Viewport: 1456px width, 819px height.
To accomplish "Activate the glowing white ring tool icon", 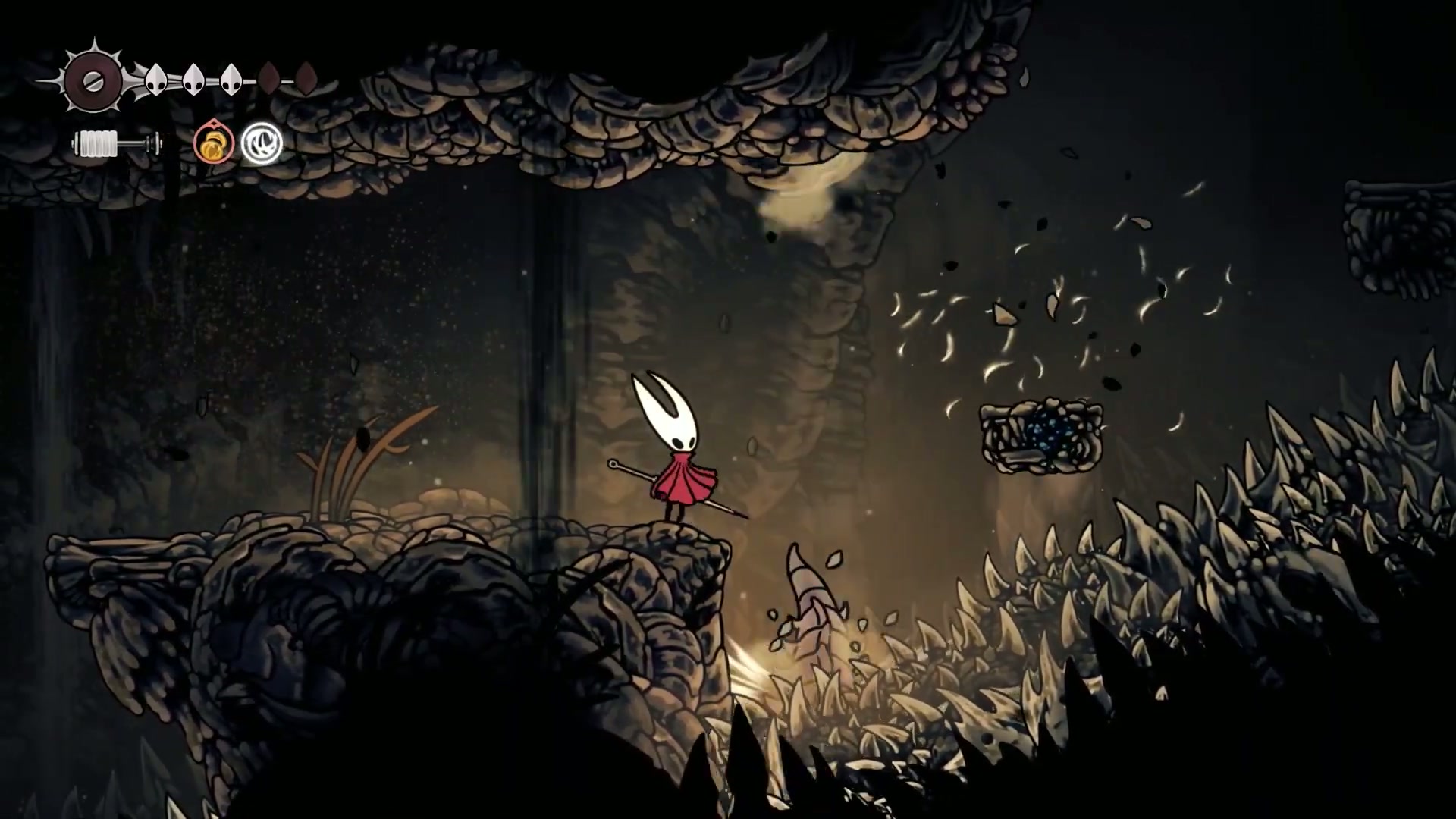I will coord(262,143).
